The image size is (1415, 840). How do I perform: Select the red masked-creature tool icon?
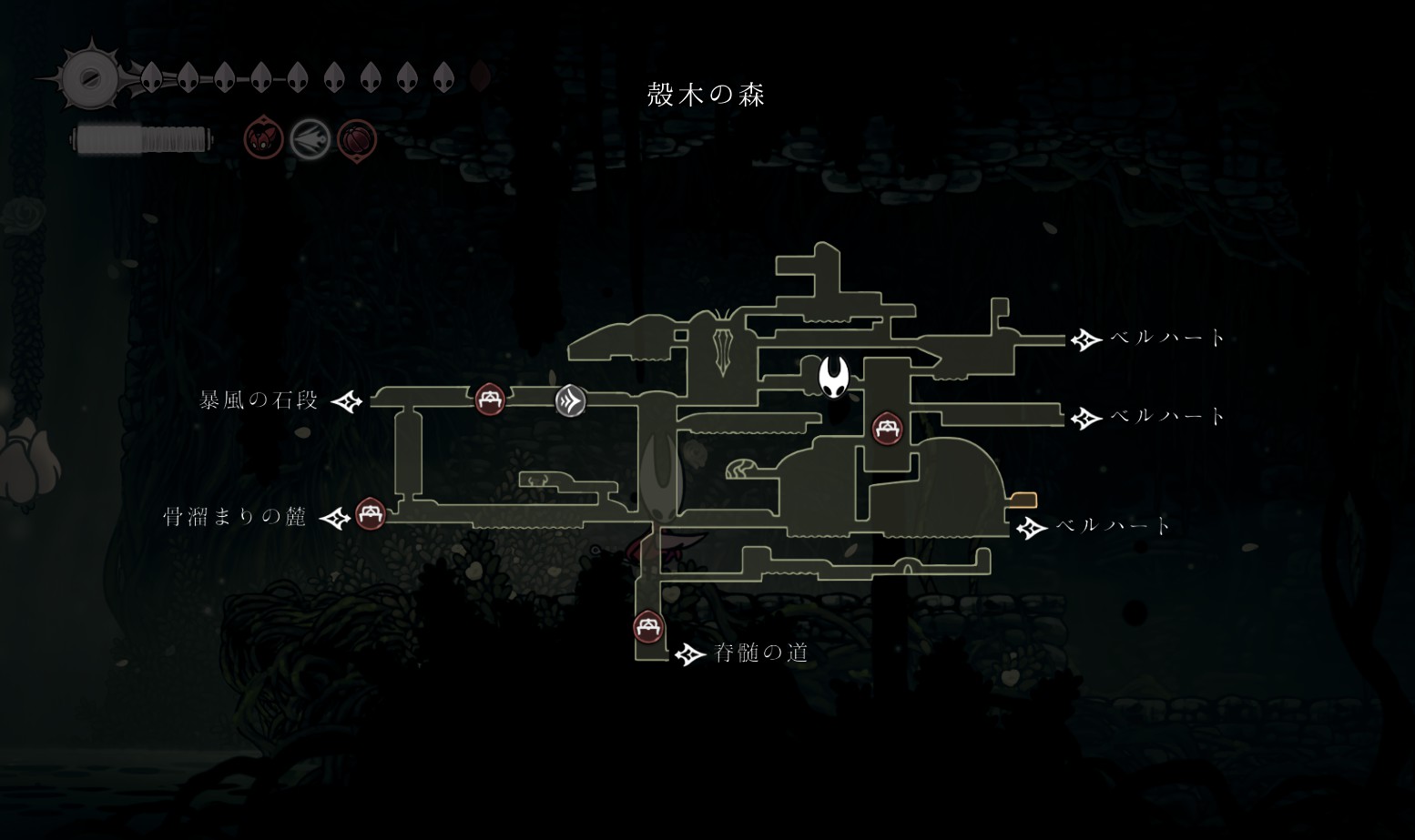[263, 139]
